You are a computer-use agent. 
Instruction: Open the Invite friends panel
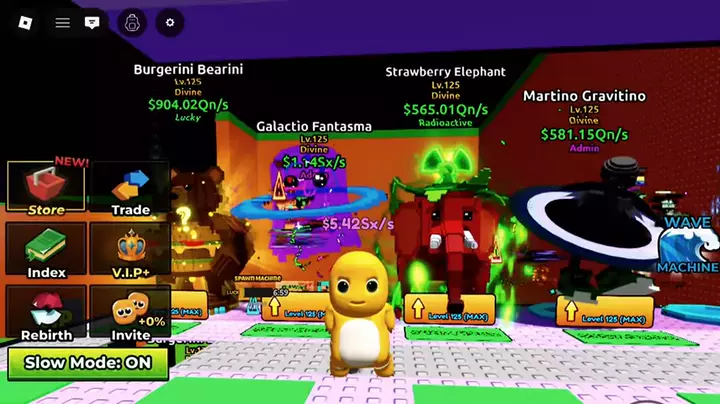[130, 314]
